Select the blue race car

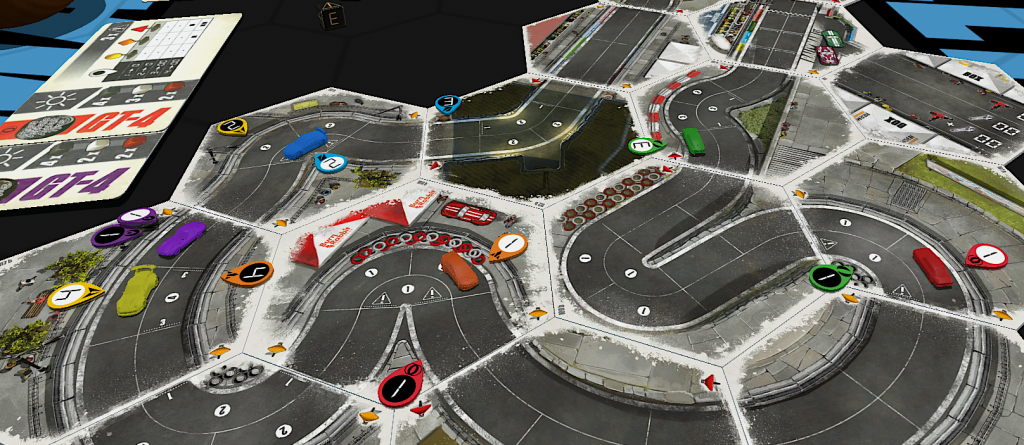point(304,144)
